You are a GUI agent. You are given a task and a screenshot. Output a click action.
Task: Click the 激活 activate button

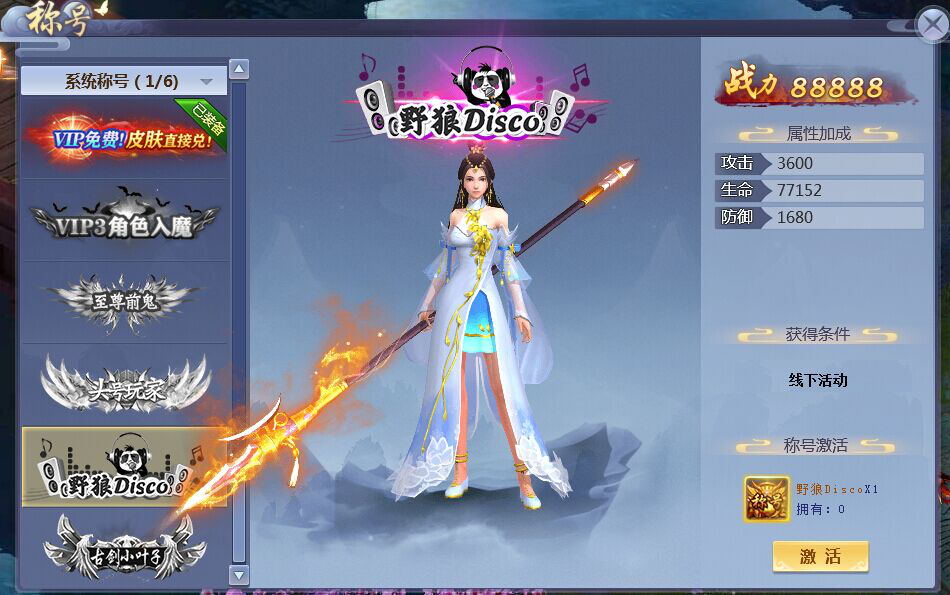click(820, 557)
